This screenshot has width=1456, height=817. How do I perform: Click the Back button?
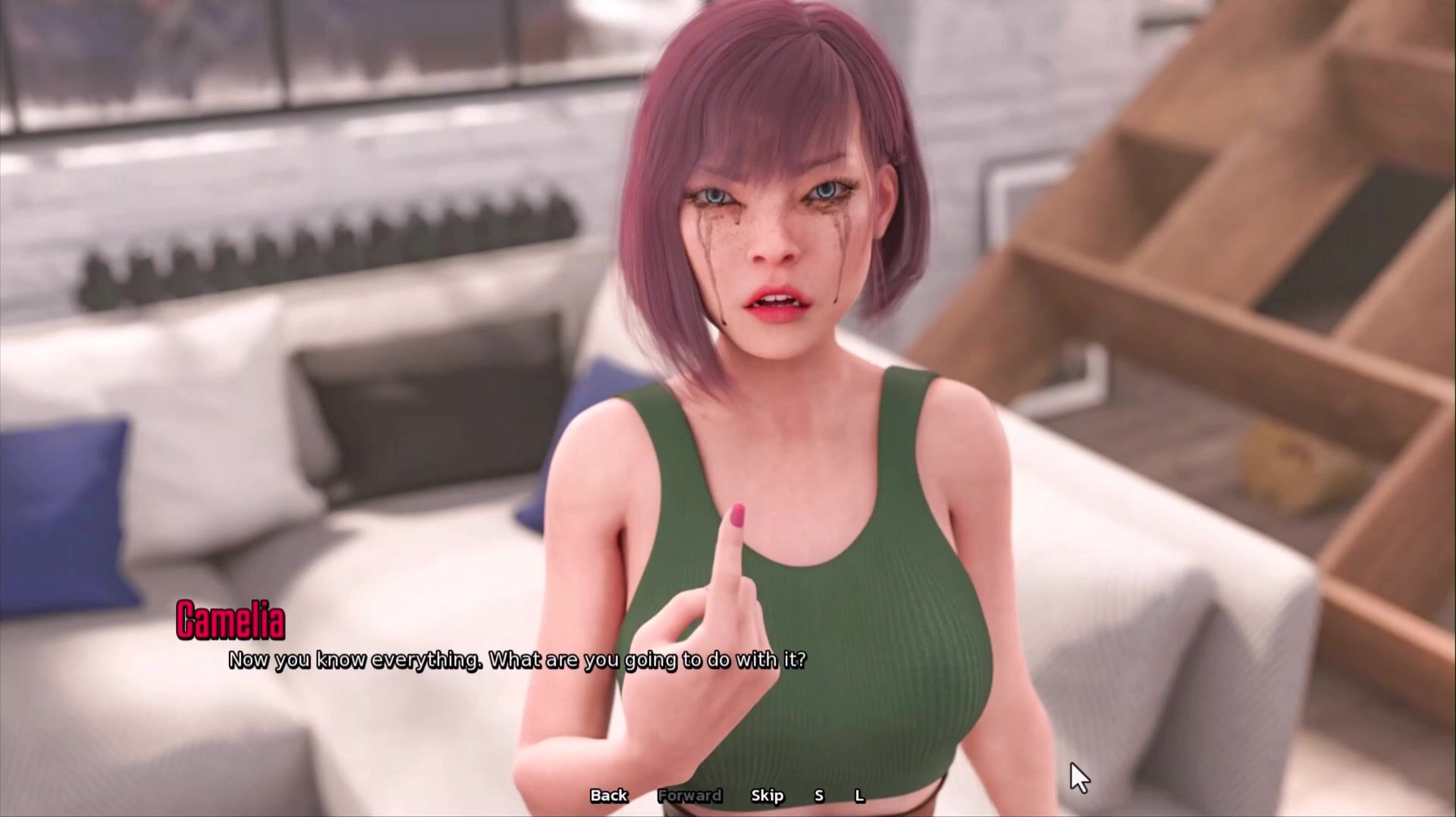pos(608,795)
